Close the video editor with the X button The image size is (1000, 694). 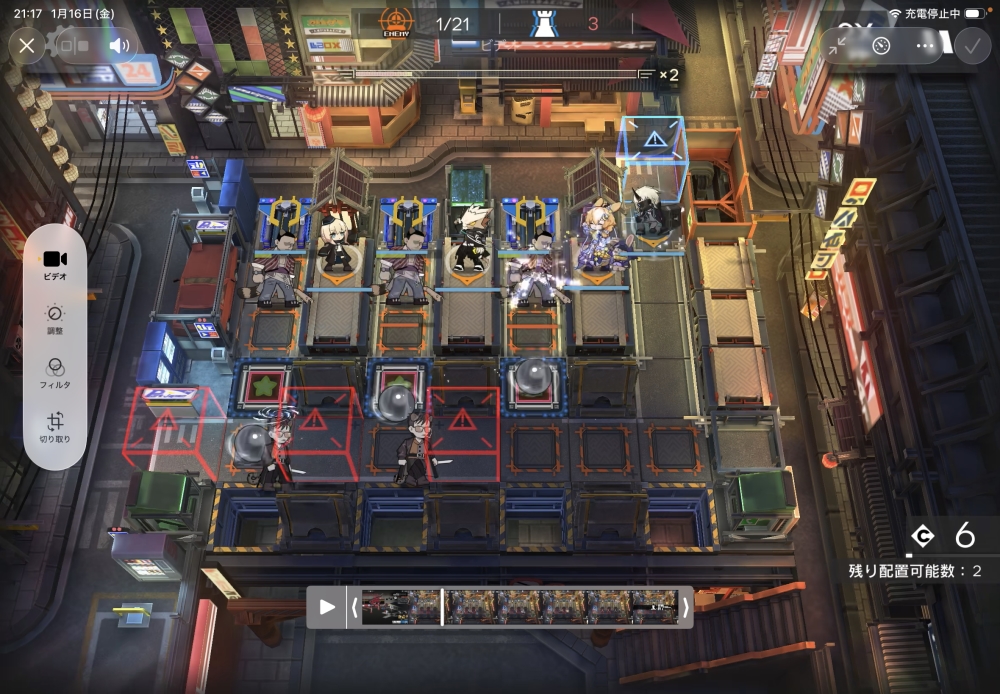27,45
